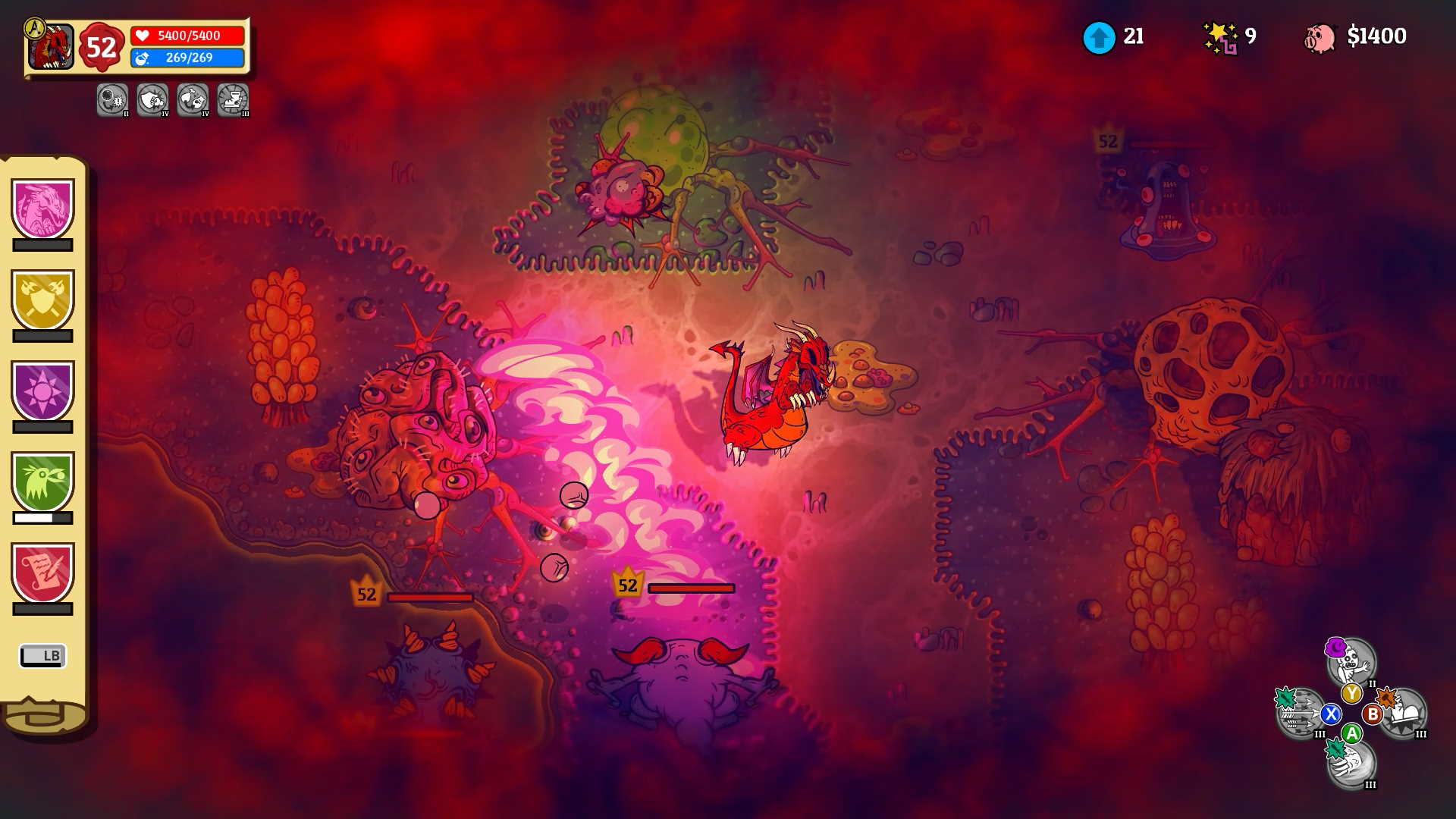Click the dragon portrait with level 52
Viewport: 1456px width, 819px height.
click(52, 47)
